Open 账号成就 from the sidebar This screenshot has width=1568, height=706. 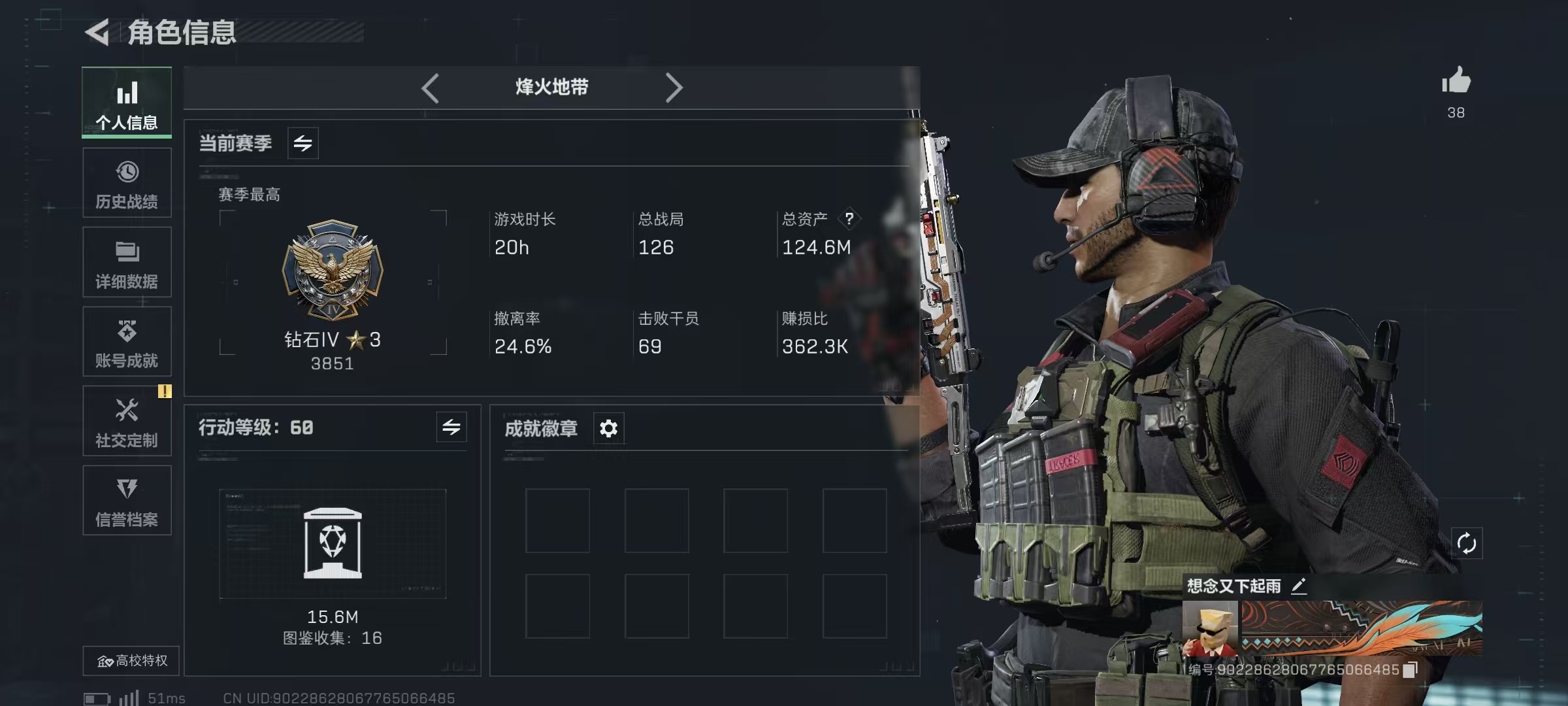click(127, 341)
